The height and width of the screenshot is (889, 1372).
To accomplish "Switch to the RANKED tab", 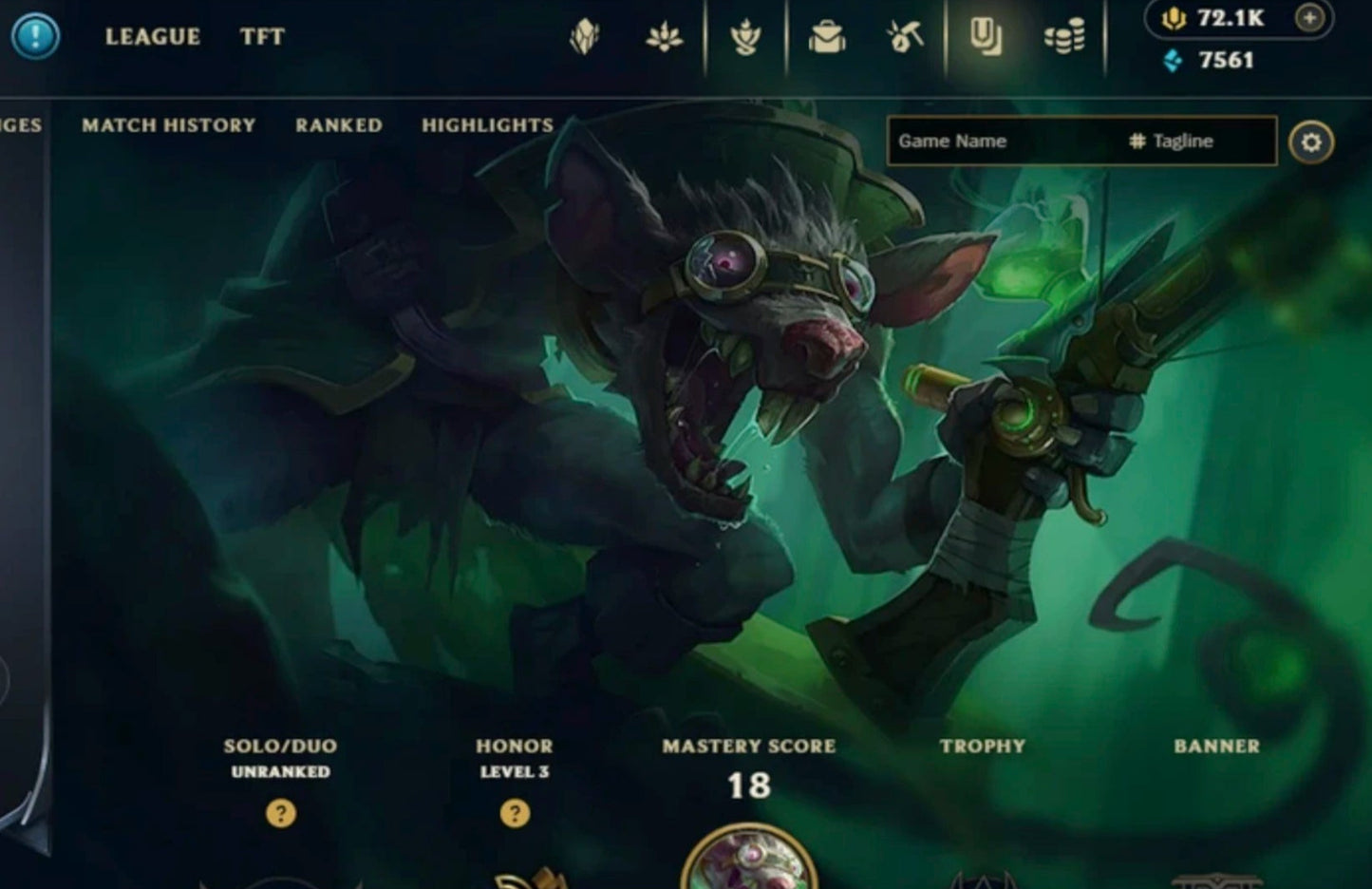I will (339, 125).
